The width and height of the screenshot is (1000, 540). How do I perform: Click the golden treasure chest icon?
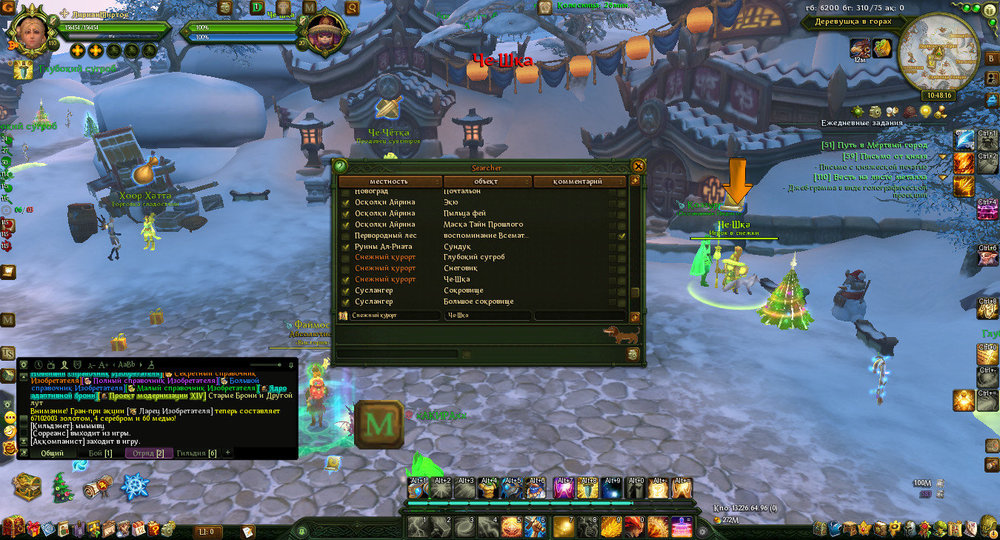(x=27, y=487)
